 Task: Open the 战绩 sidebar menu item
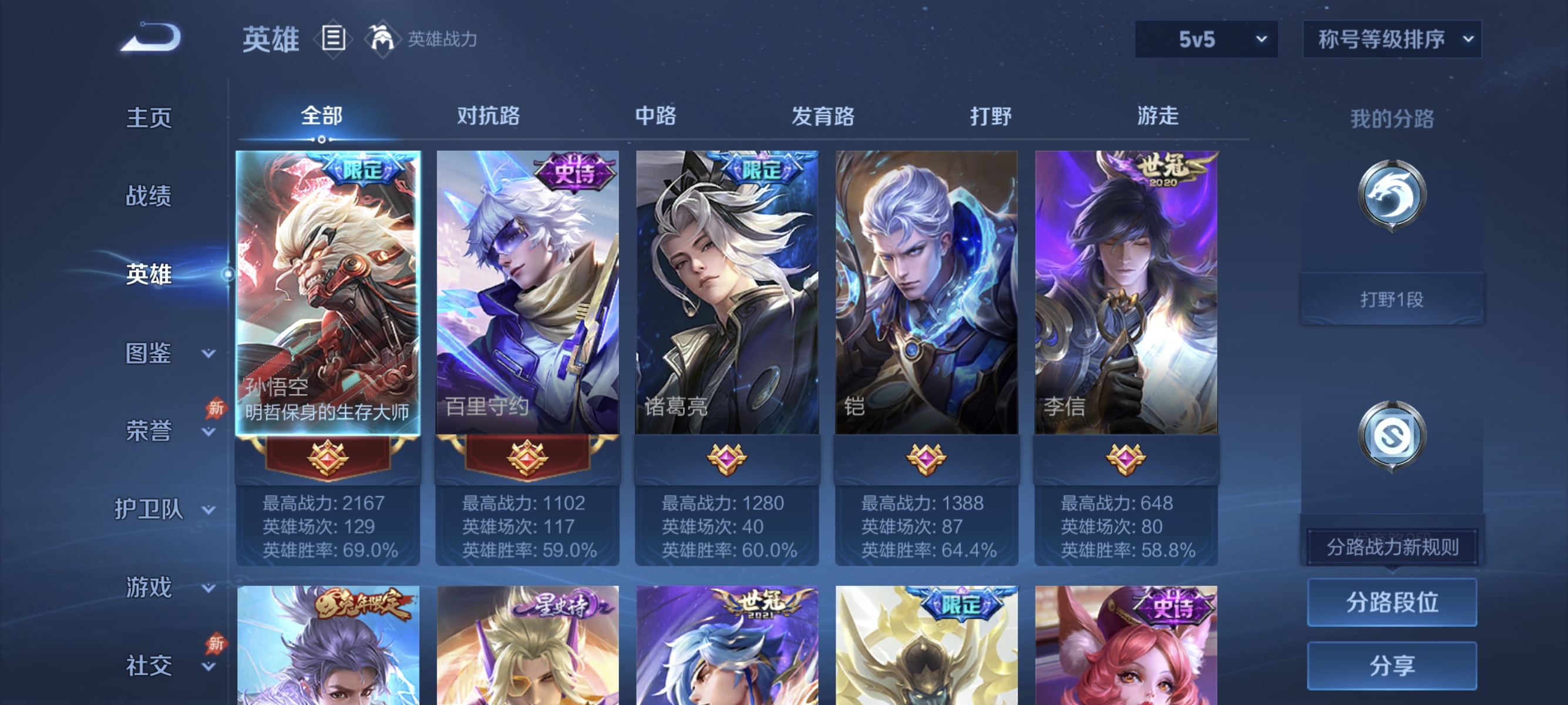click(149, 196)
